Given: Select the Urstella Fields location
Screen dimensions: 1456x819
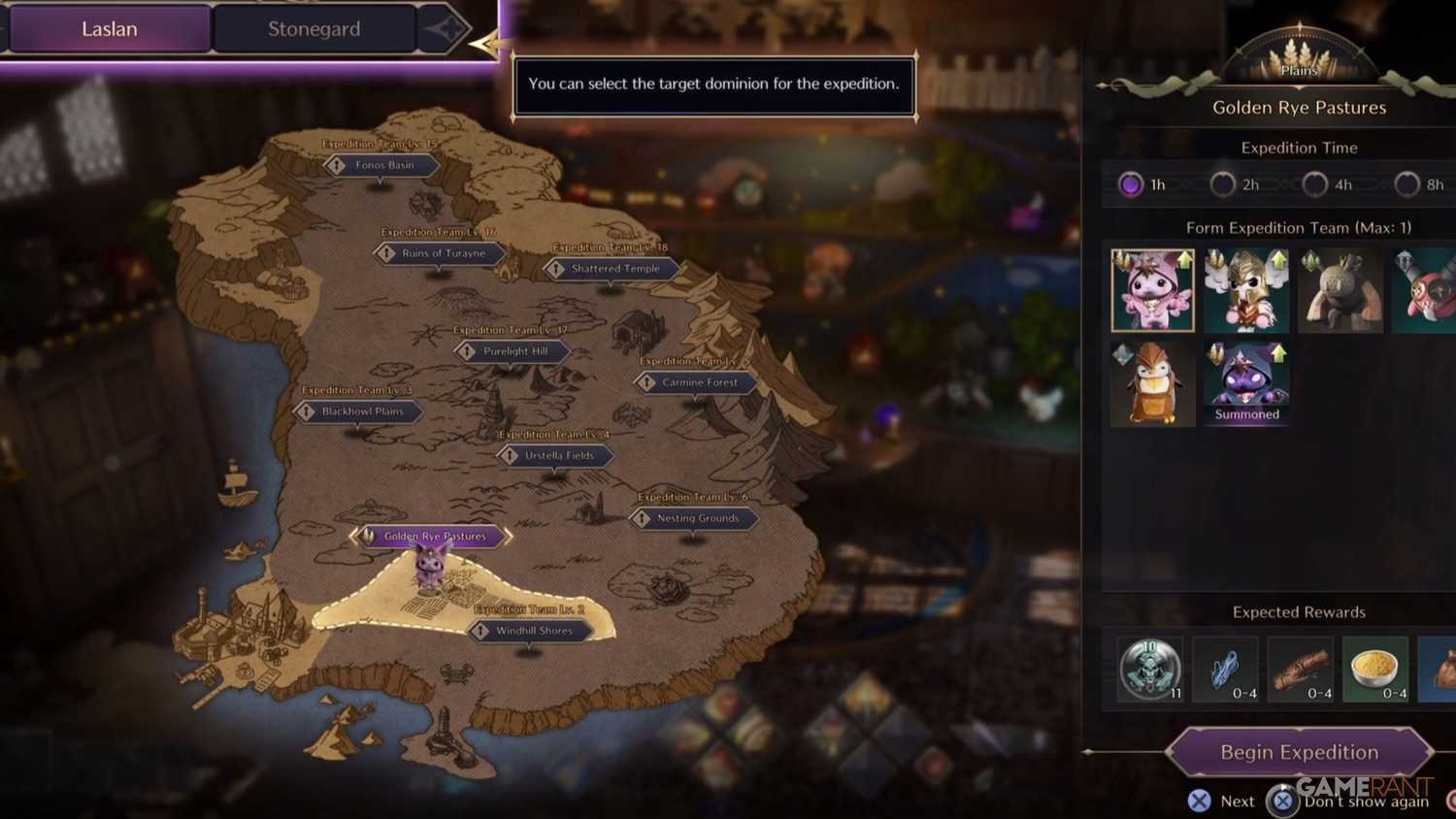Looking at the screenshot, I should tap(558, 455).
